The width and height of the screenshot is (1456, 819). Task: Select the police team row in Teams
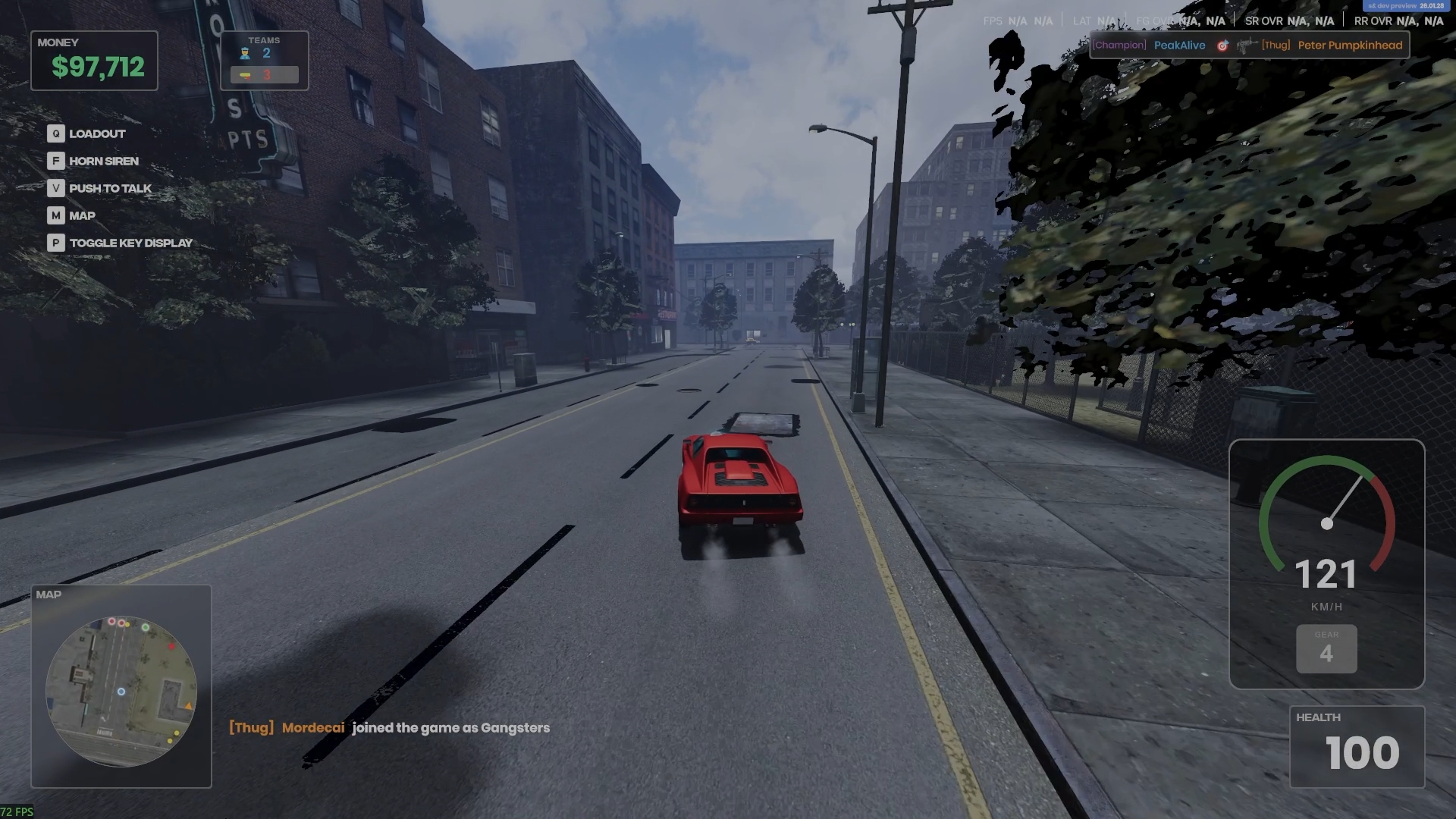point(264,53)
